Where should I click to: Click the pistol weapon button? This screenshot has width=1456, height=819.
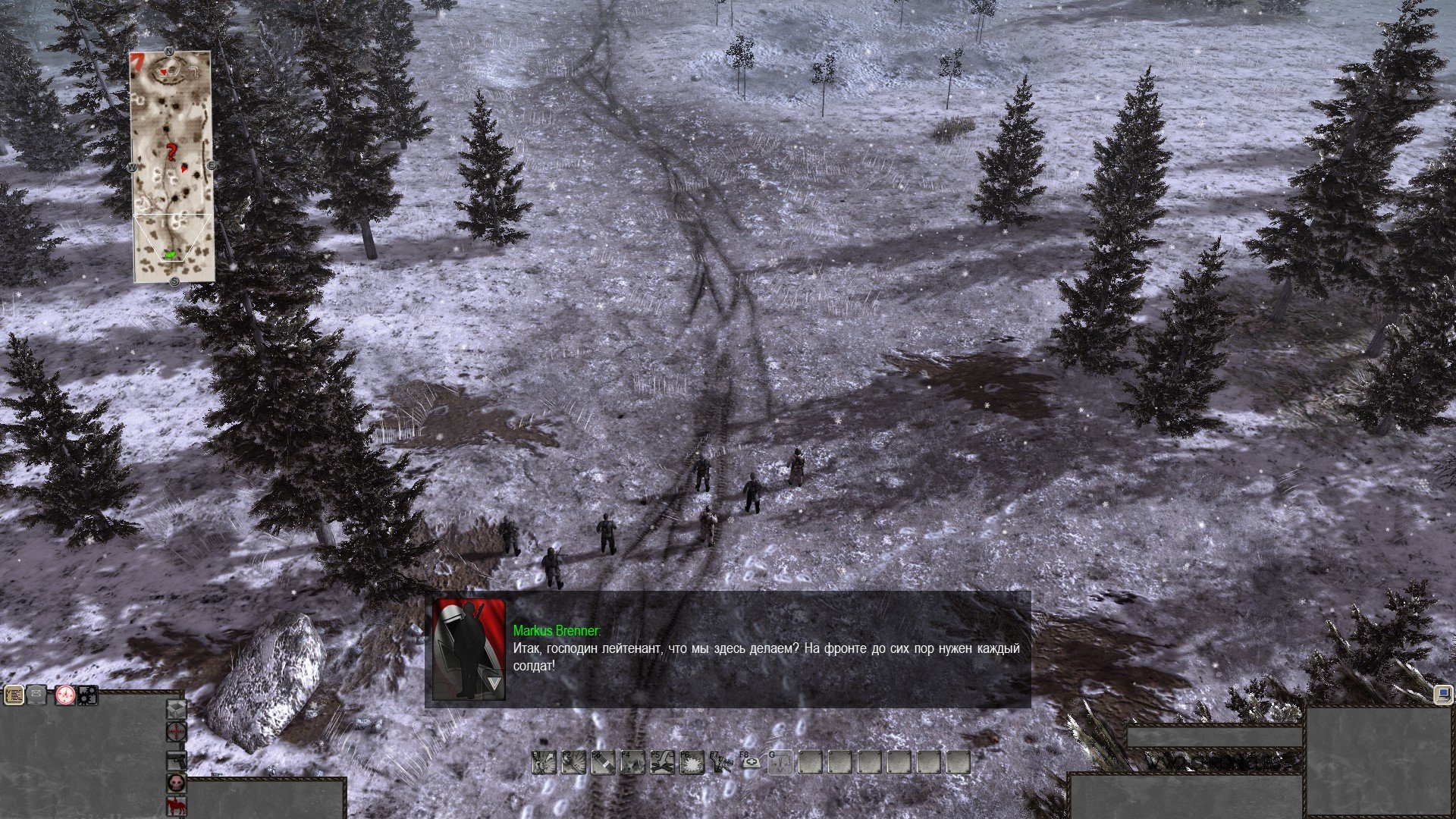pos(177,760)
